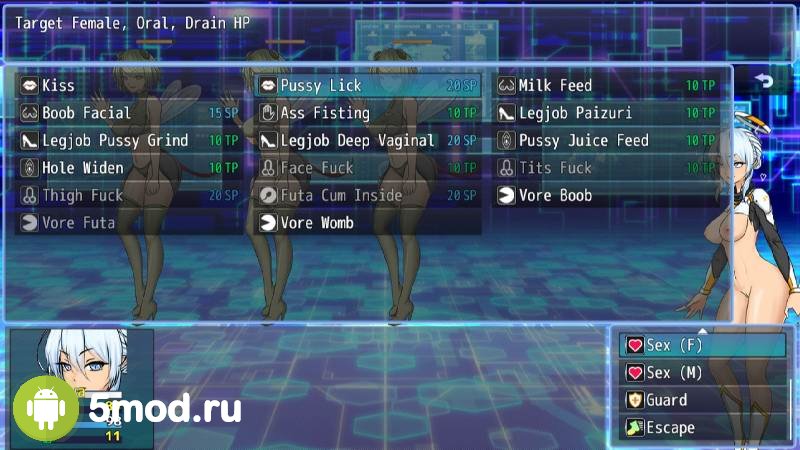Choose the Ass Fisting skill

367,113
